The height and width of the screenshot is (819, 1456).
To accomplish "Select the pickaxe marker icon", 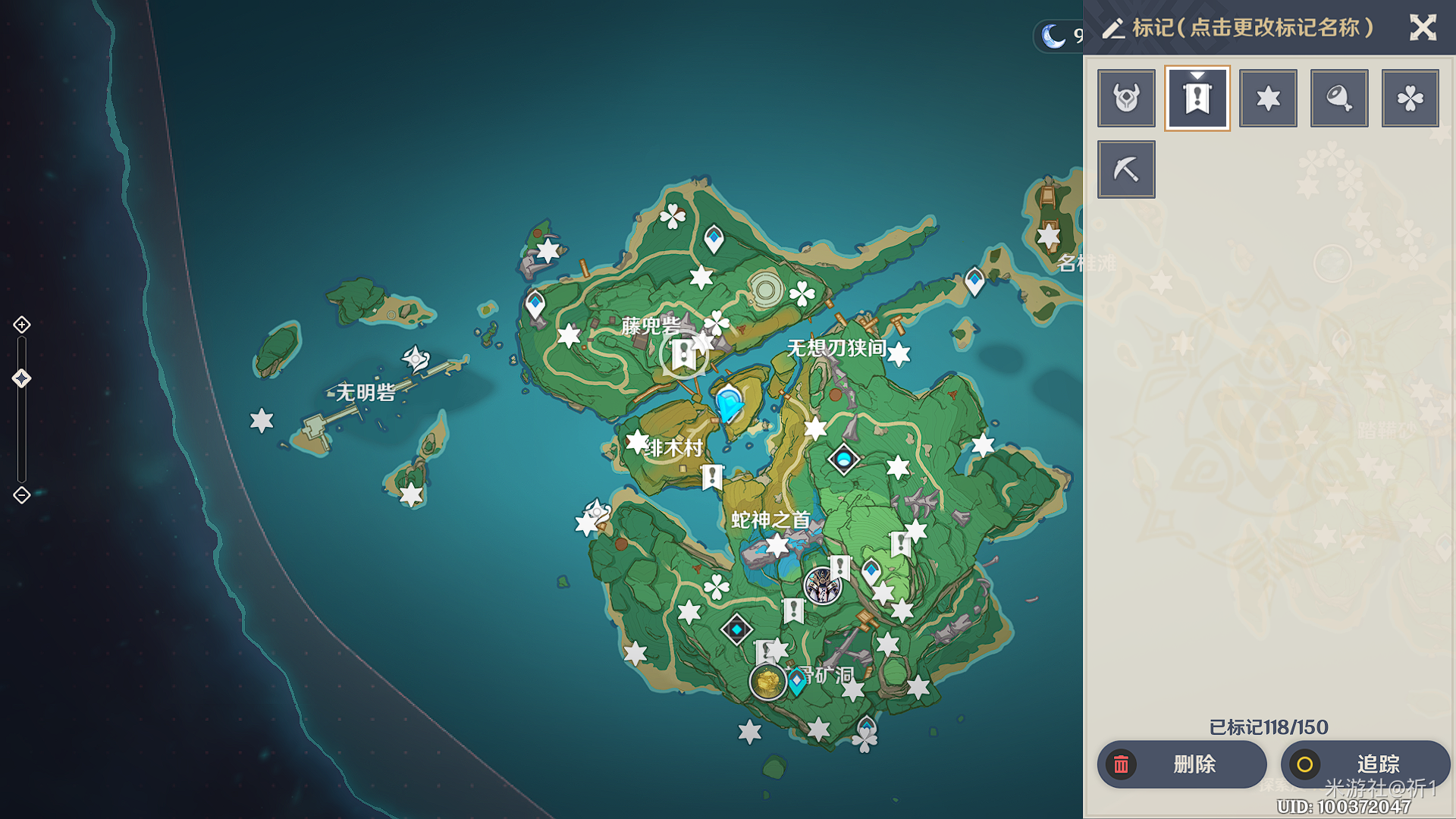I will tap(1126, 169).
